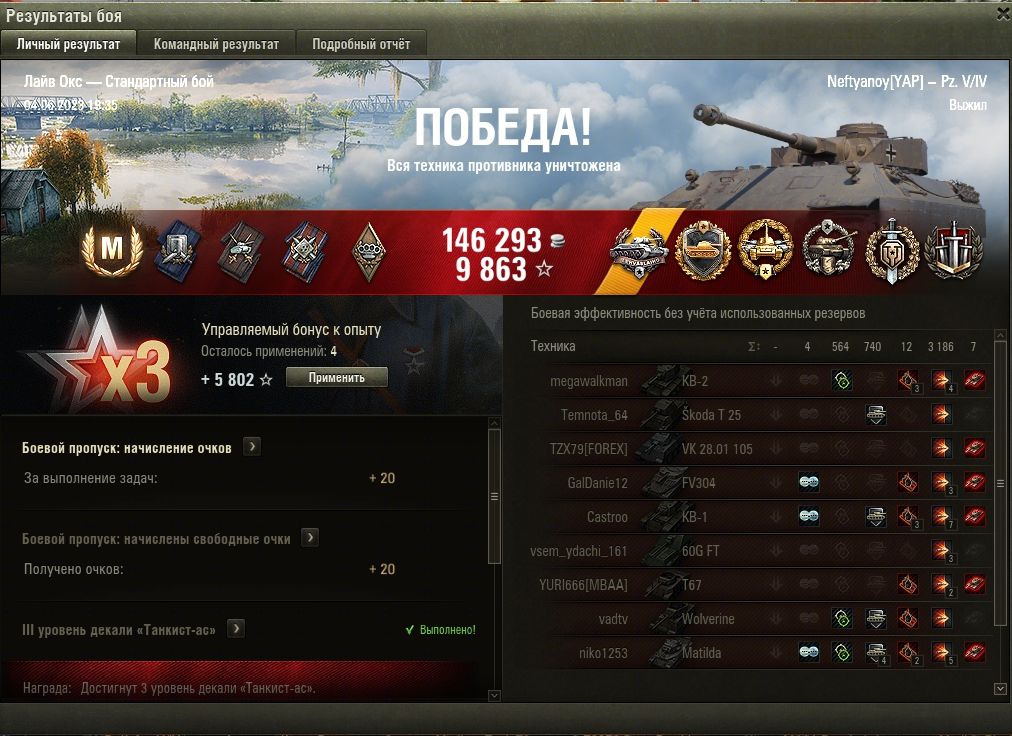
Task: Expand the Боевой пропуск: начисление очков section
Action: coord(252,447)
